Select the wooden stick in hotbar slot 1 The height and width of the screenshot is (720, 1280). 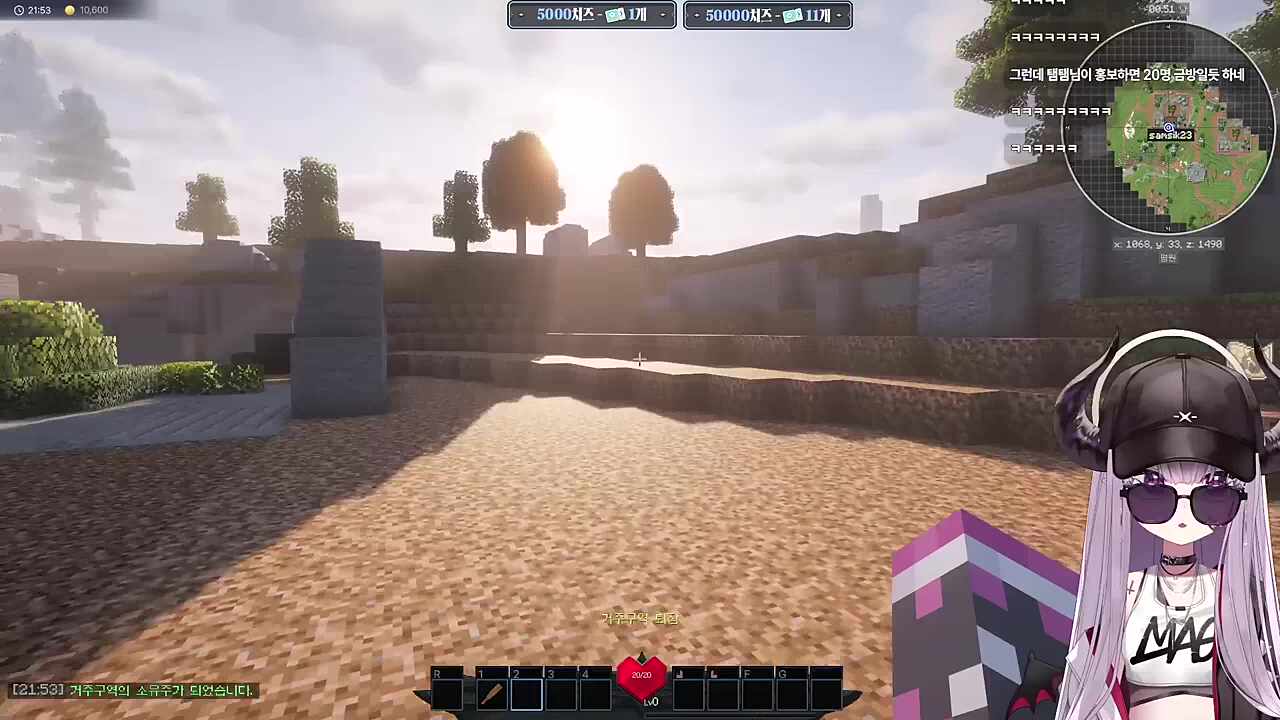point(491,693)
